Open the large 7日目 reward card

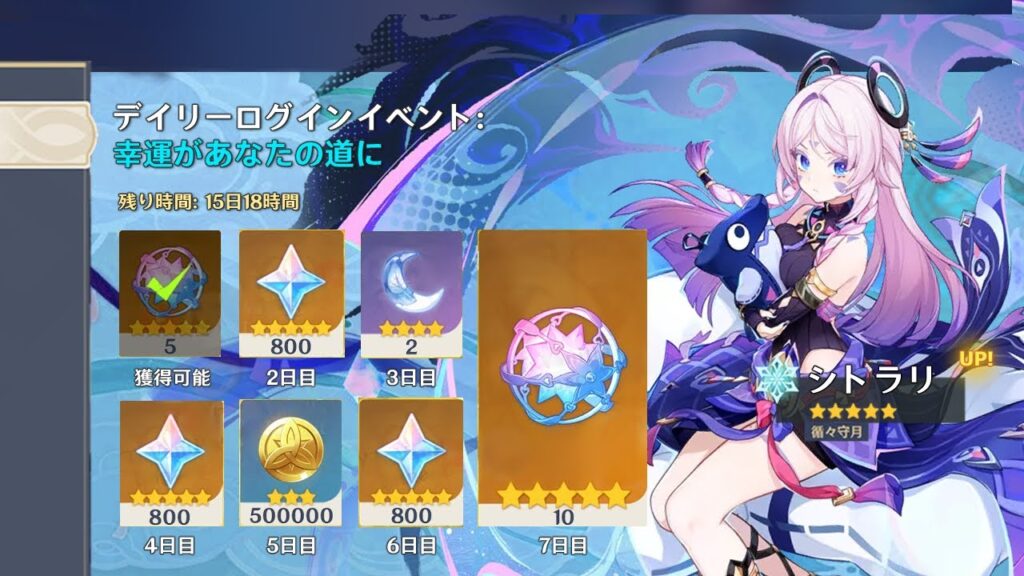tap(563, 376)
